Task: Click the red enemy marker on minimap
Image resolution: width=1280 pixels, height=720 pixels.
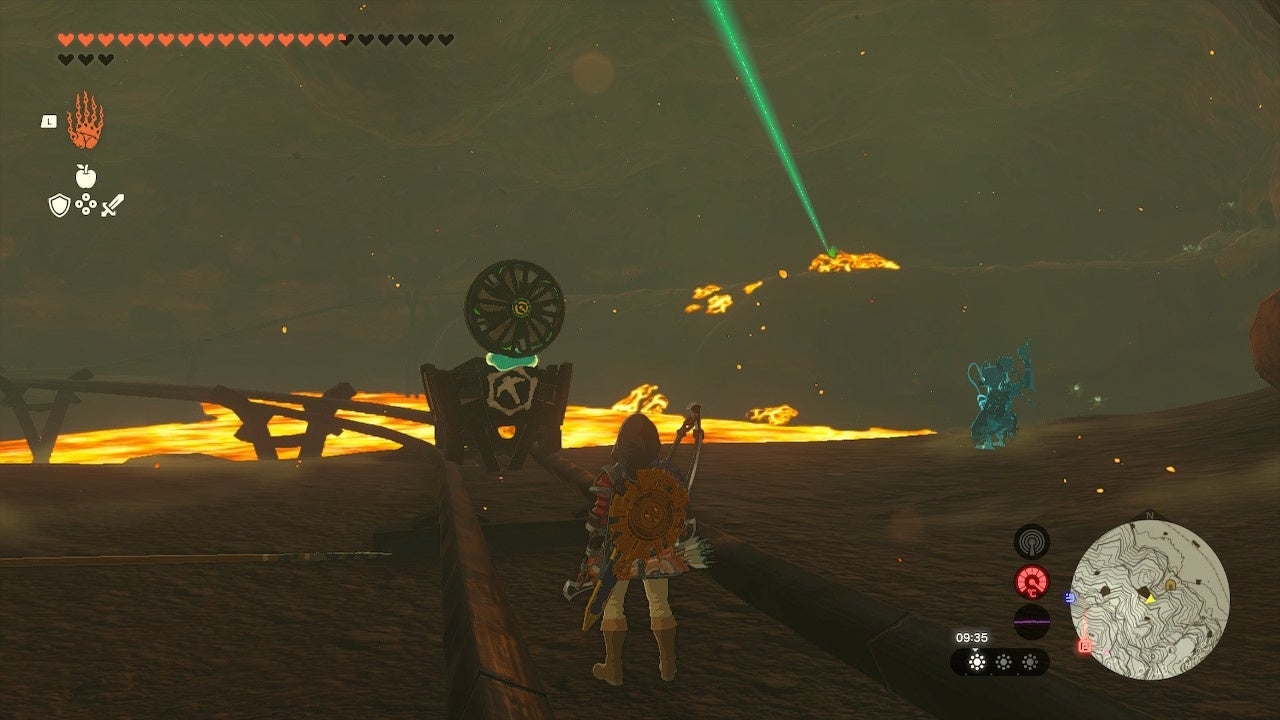Action: coord(1084,645)
